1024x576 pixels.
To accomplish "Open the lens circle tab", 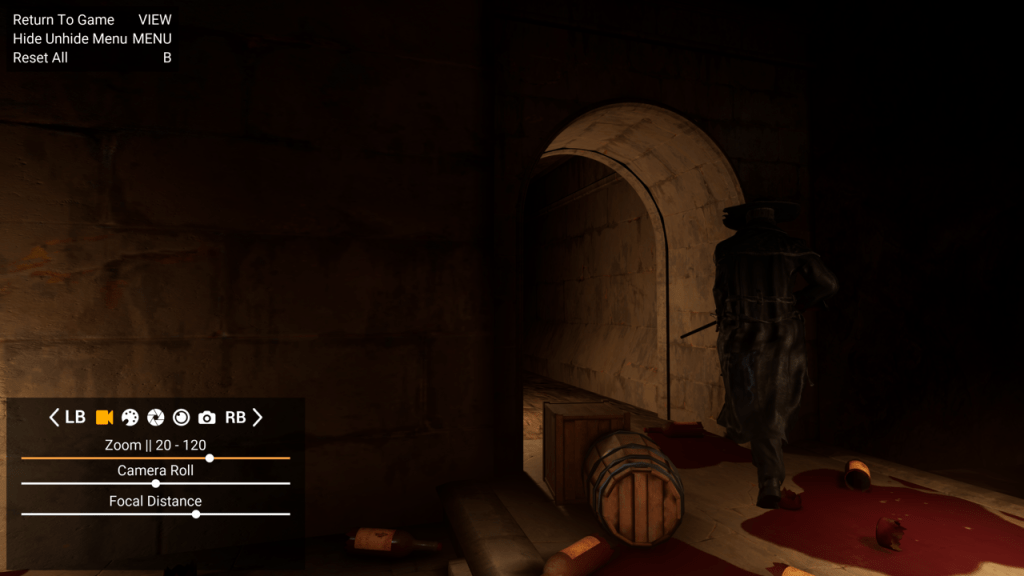I will click(x=181, y=417).
